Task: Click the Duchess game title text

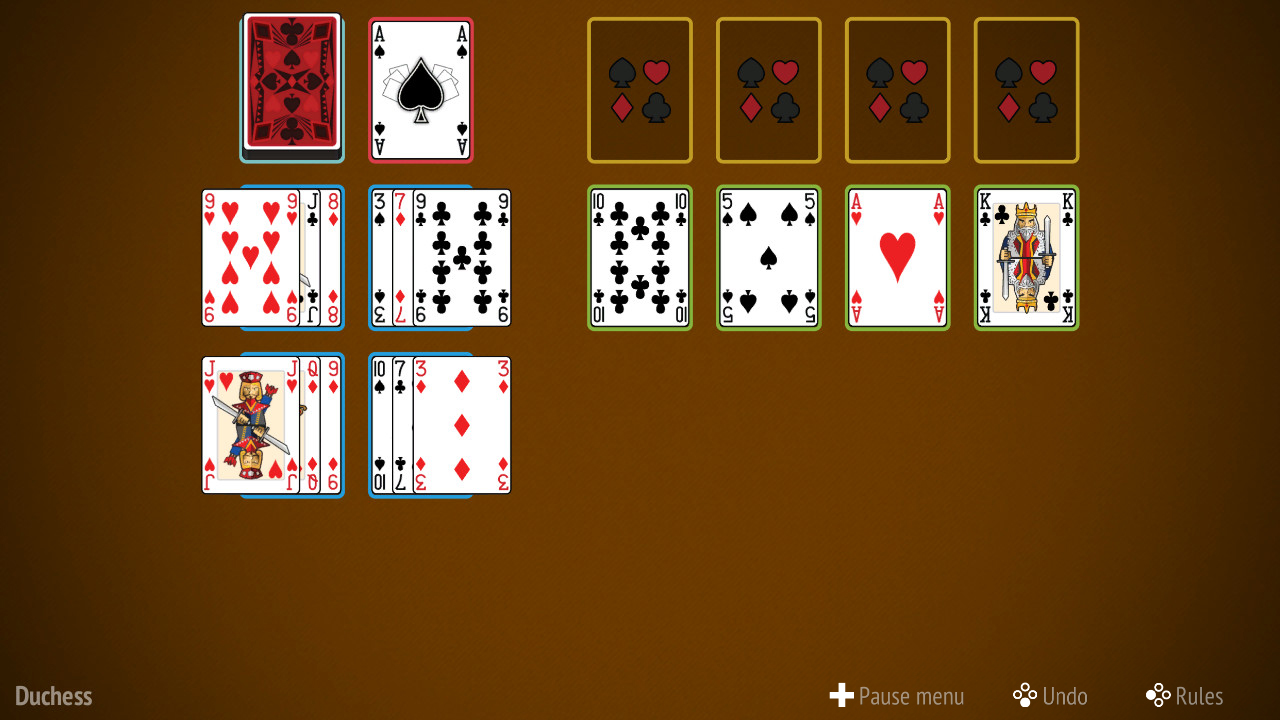Action: coord(53,695)
